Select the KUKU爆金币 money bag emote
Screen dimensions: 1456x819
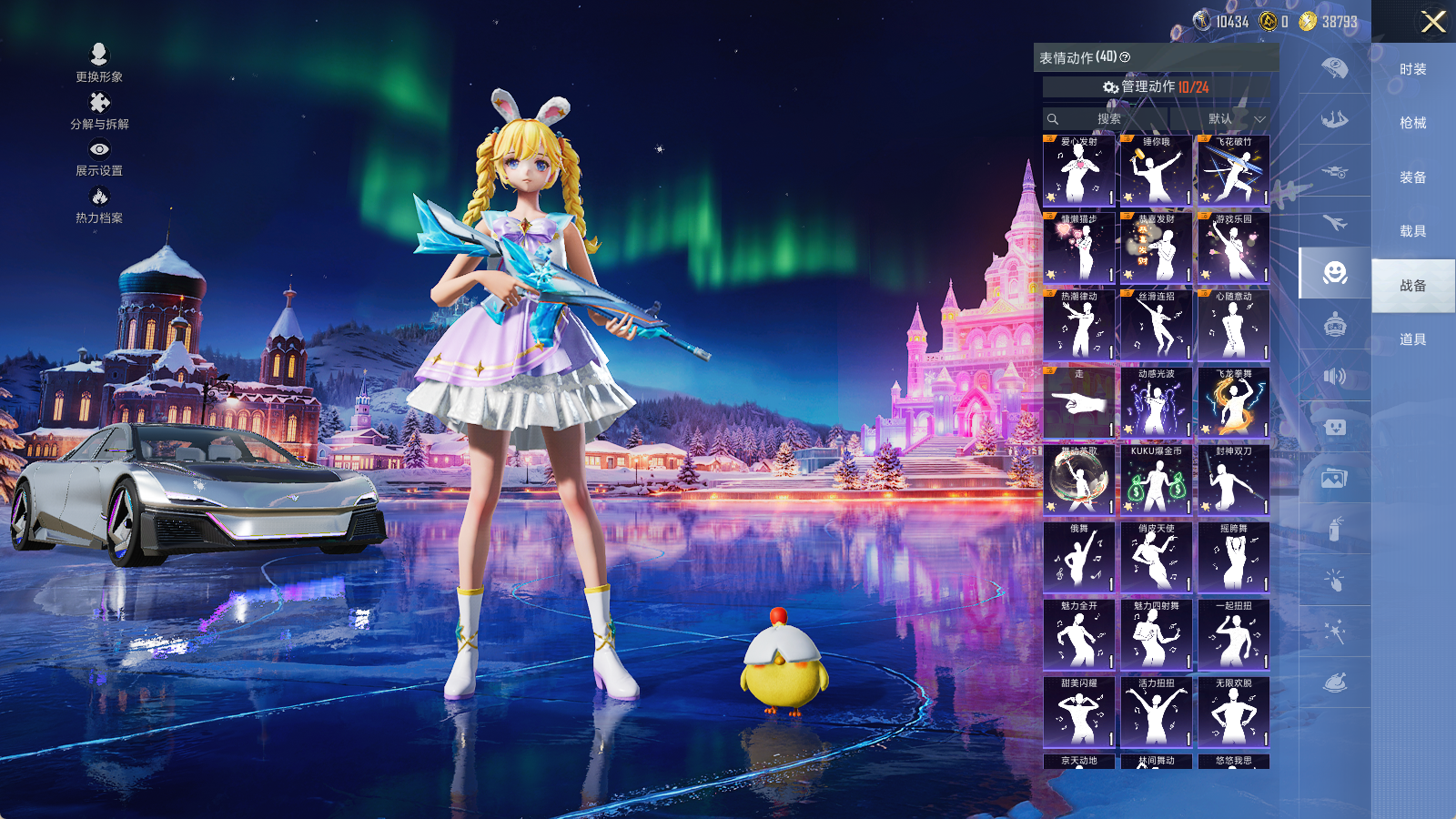click(1156, 480)
